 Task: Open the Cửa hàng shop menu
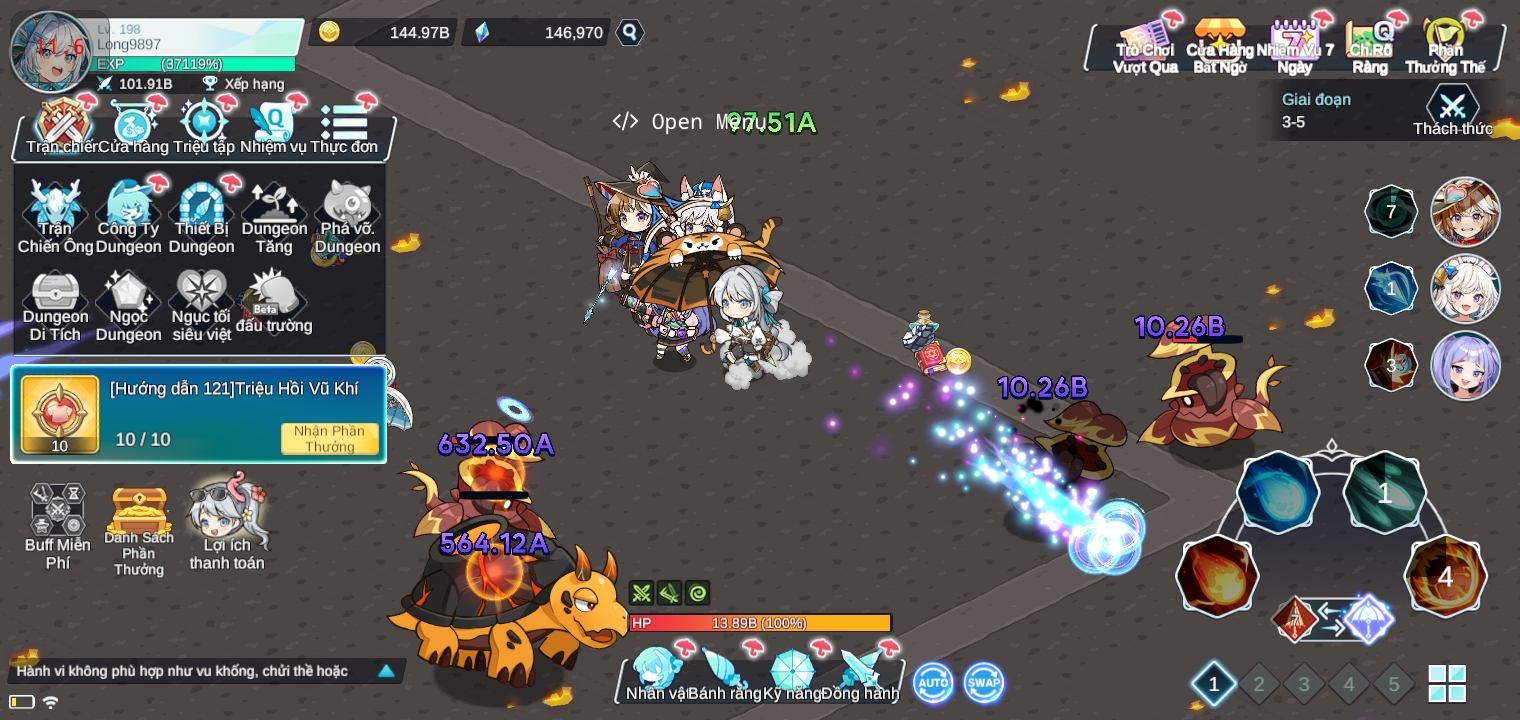133,127
